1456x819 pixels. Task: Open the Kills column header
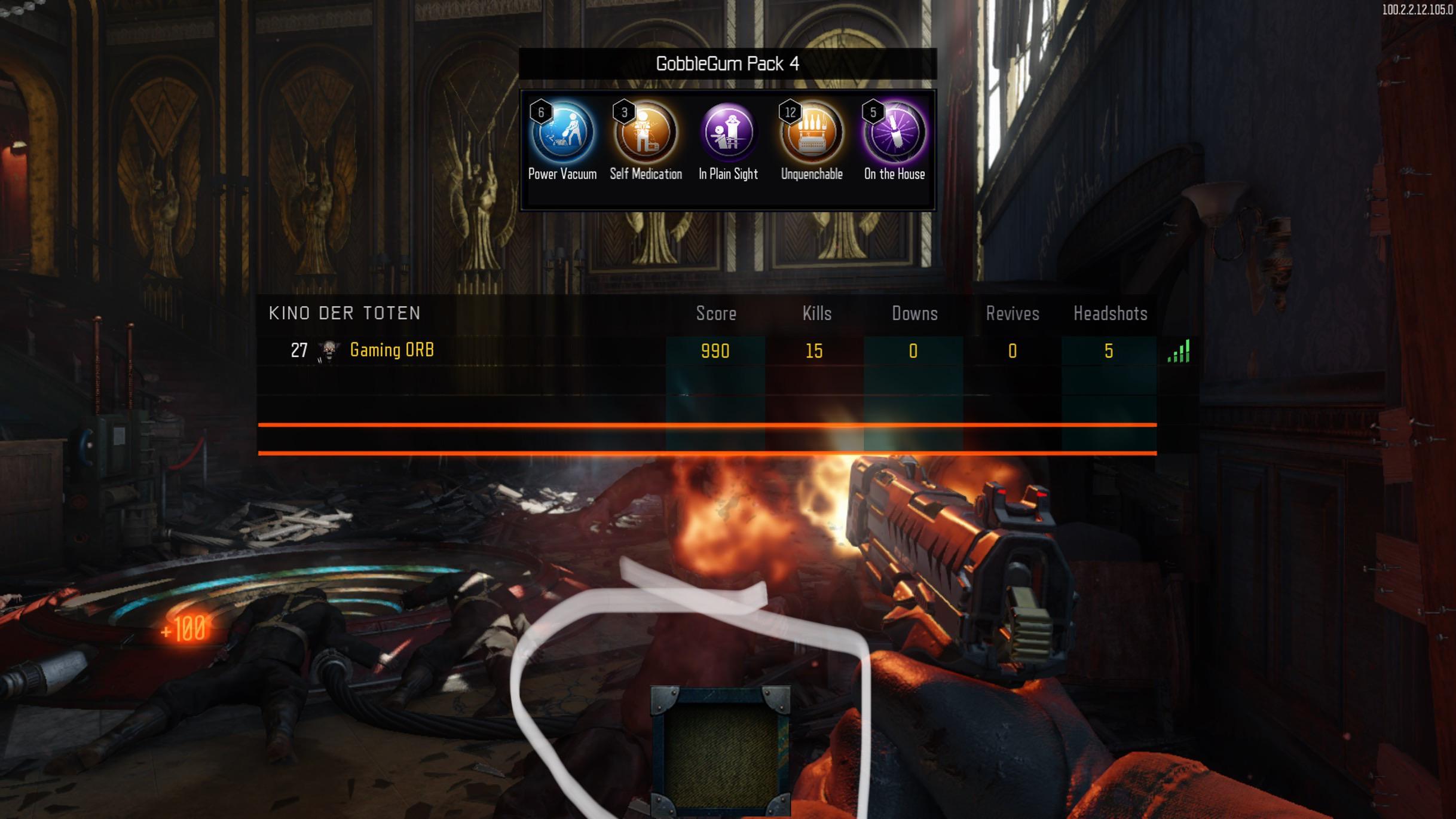click(x=815, y=313)
